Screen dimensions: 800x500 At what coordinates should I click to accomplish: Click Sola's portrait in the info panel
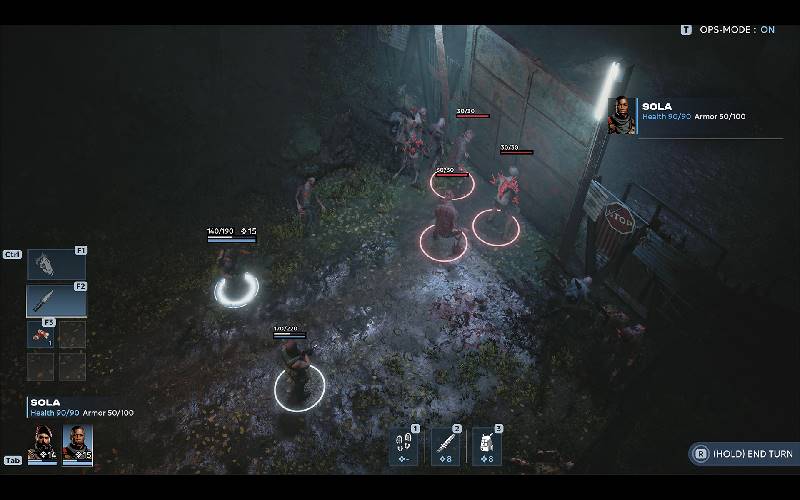622,116
